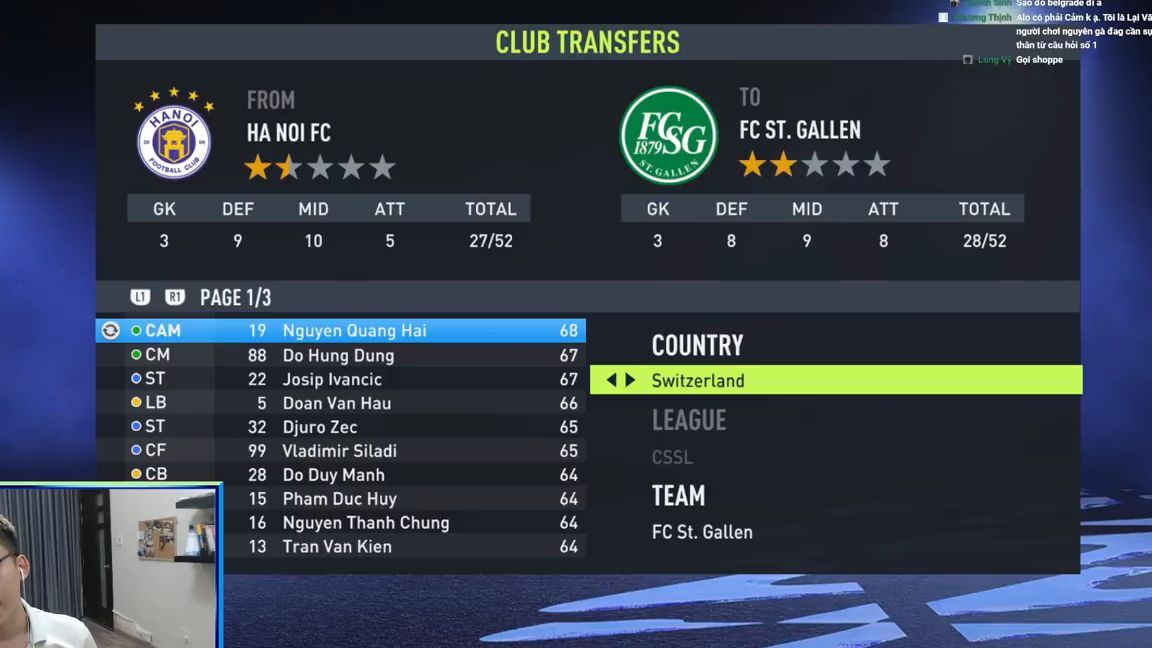
Task: Select striker Josip Ivancic row
Action: (332, 379)
